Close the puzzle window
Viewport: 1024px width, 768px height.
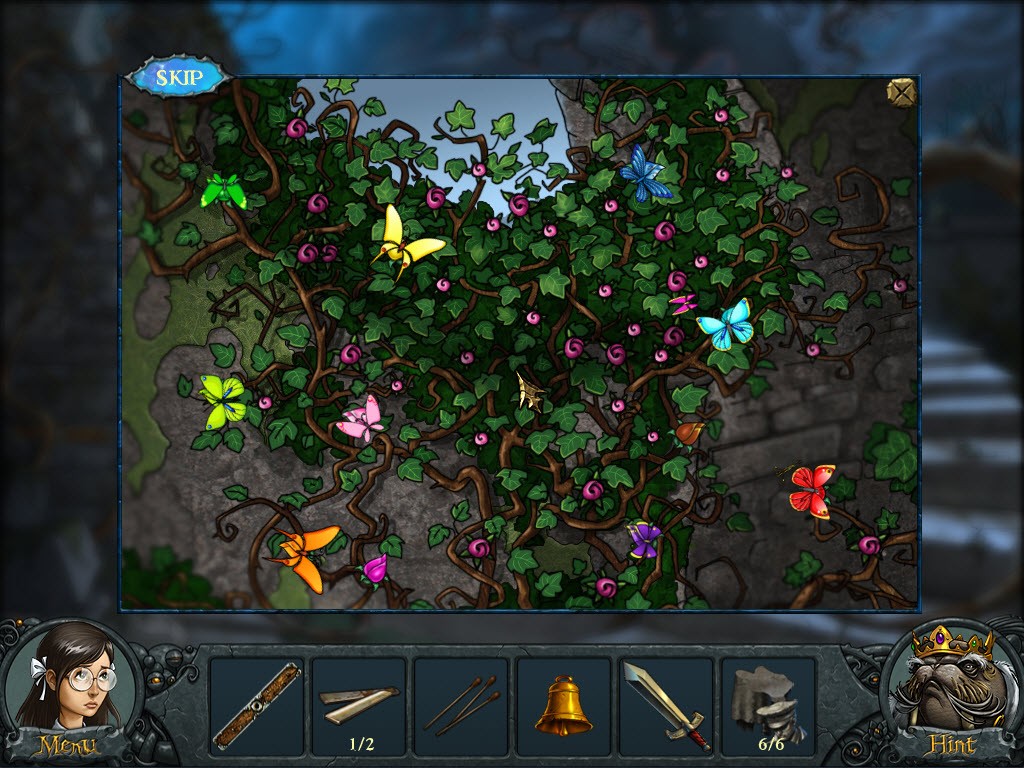click(x=901, y=92)
